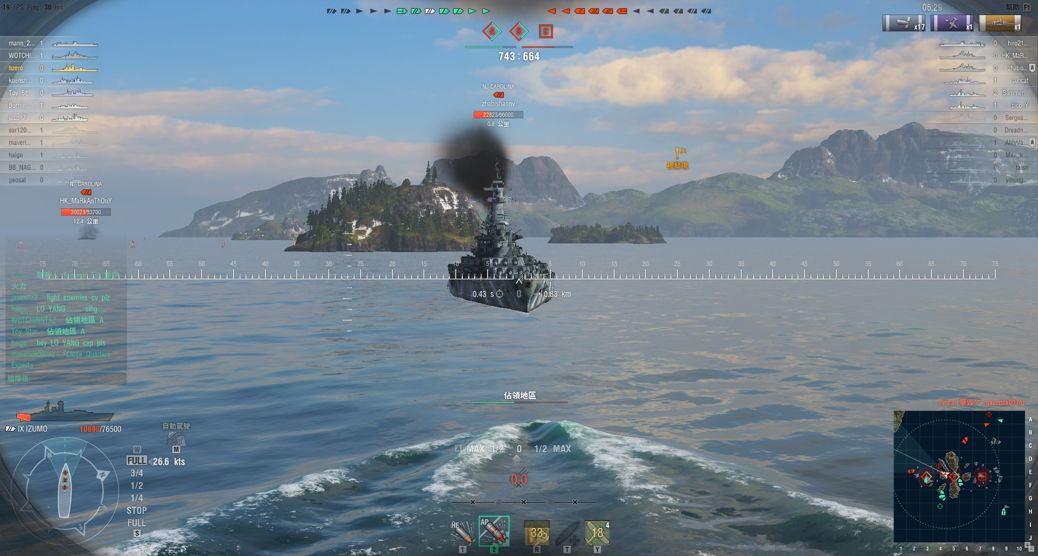Click the purple crossed-tools ribbon x1
Viewport: 1038px width, 556px height.
tap(952, 23)
